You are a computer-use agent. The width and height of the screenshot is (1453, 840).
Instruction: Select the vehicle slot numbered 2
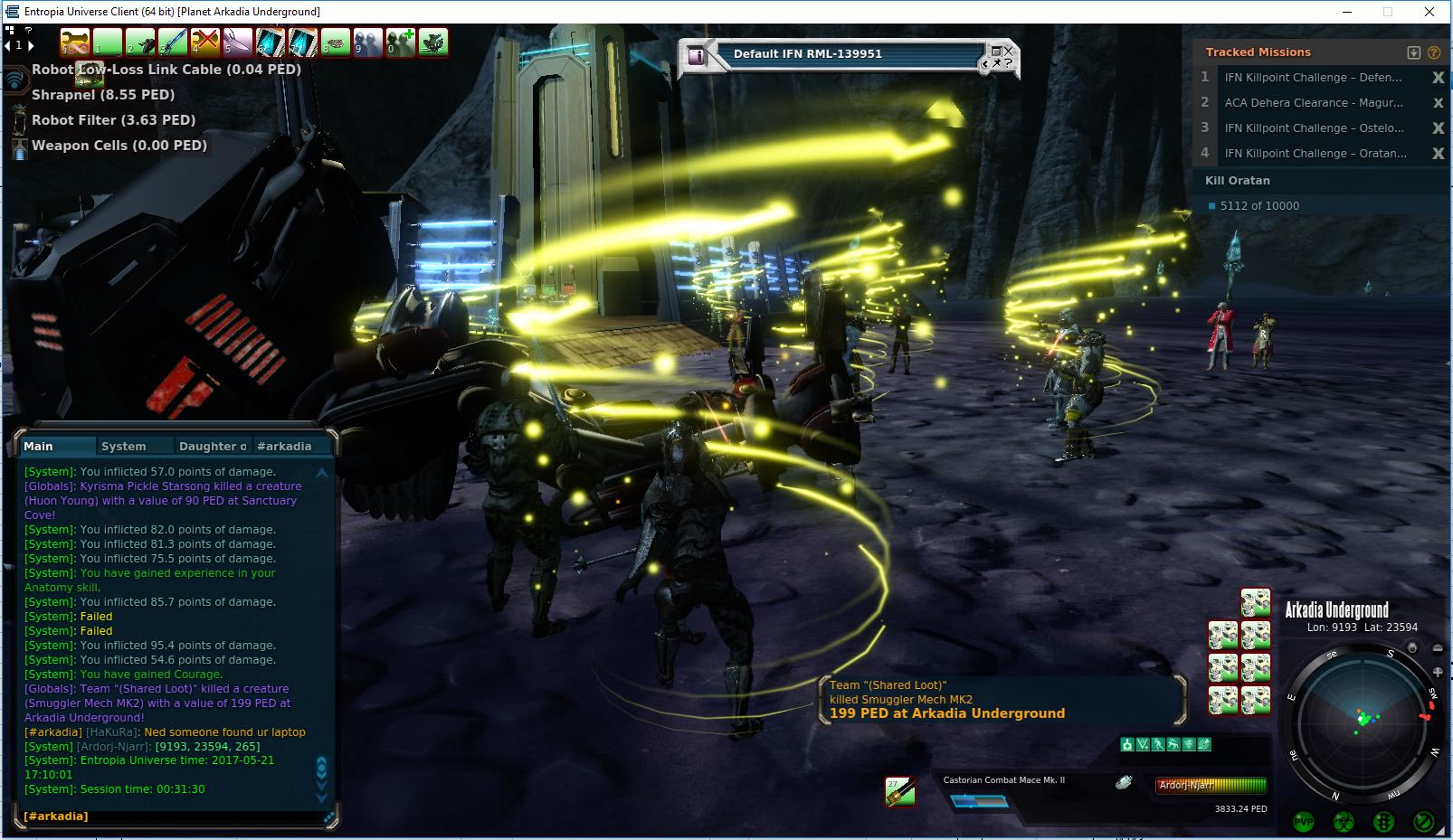click(x=140, y=42)
